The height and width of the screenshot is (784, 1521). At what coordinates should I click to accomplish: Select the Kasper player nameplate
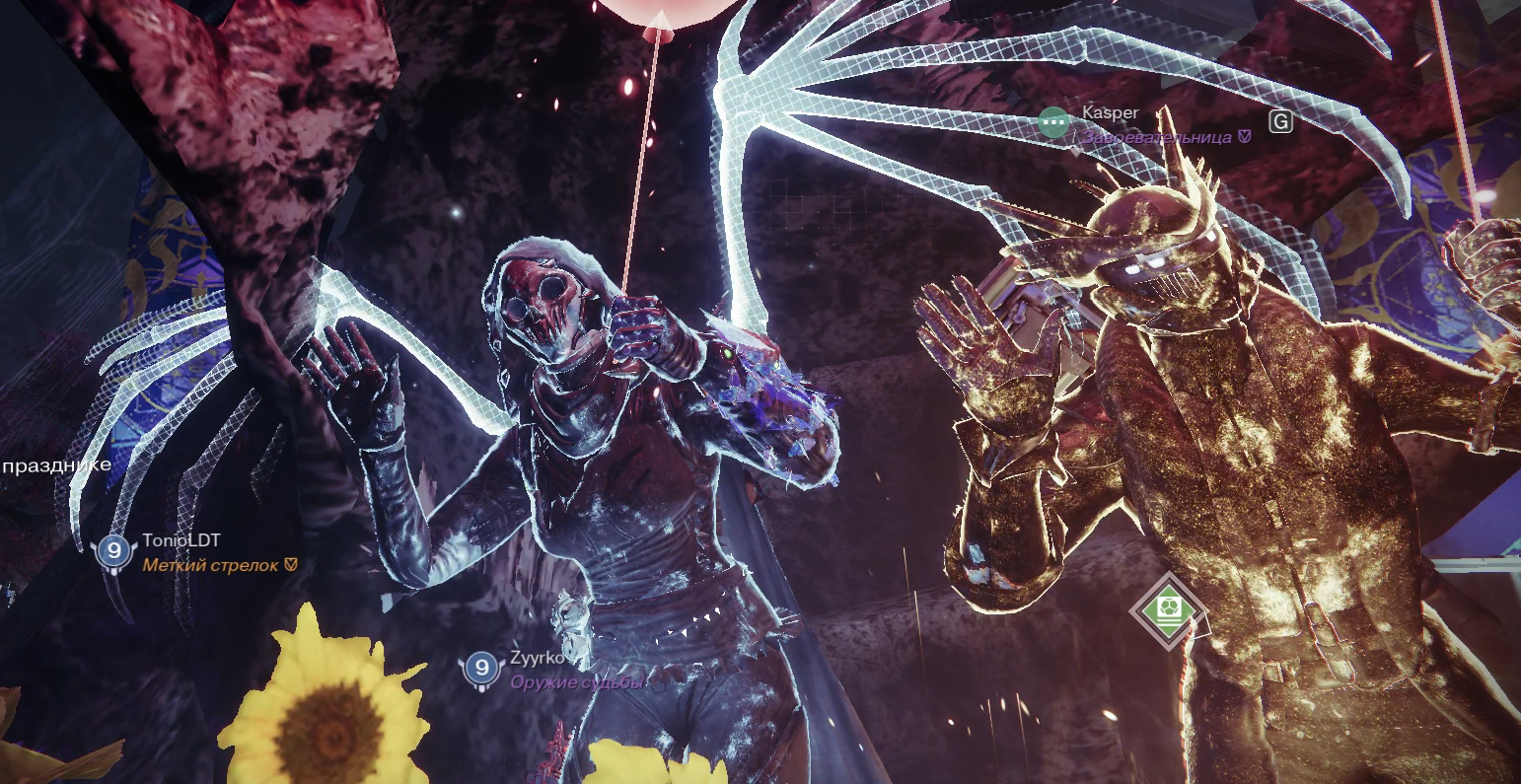coord(1110,112)
